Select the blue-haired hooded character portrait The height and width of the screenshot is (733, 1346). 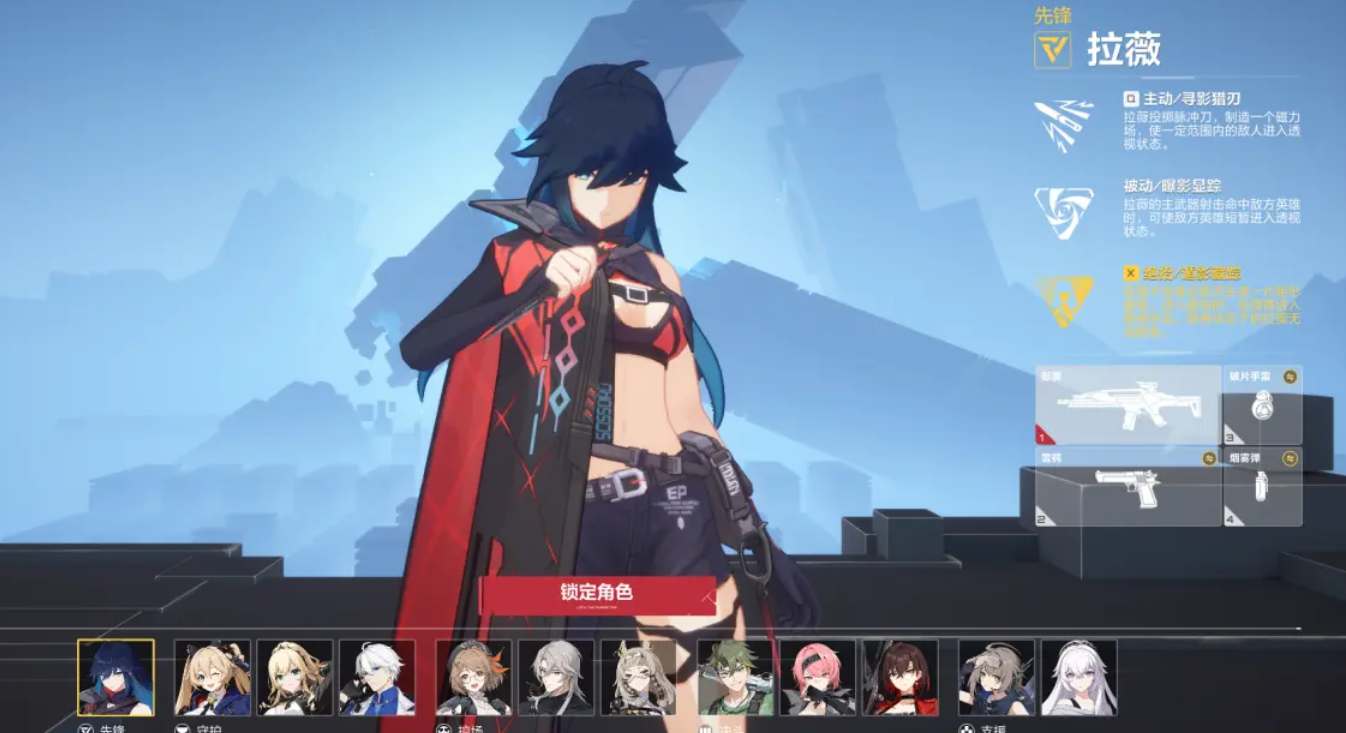tap(116, 677)
